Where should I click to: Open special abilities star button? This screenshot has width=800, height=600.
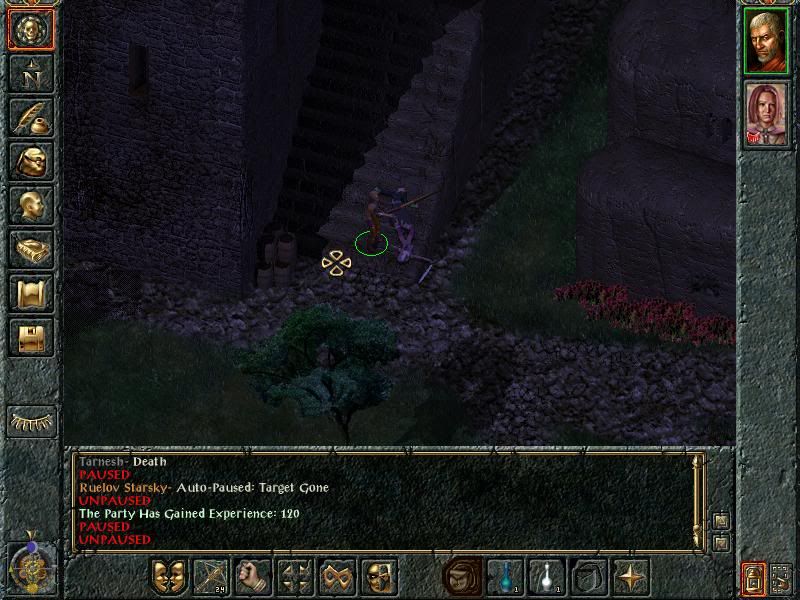[631, 577]
